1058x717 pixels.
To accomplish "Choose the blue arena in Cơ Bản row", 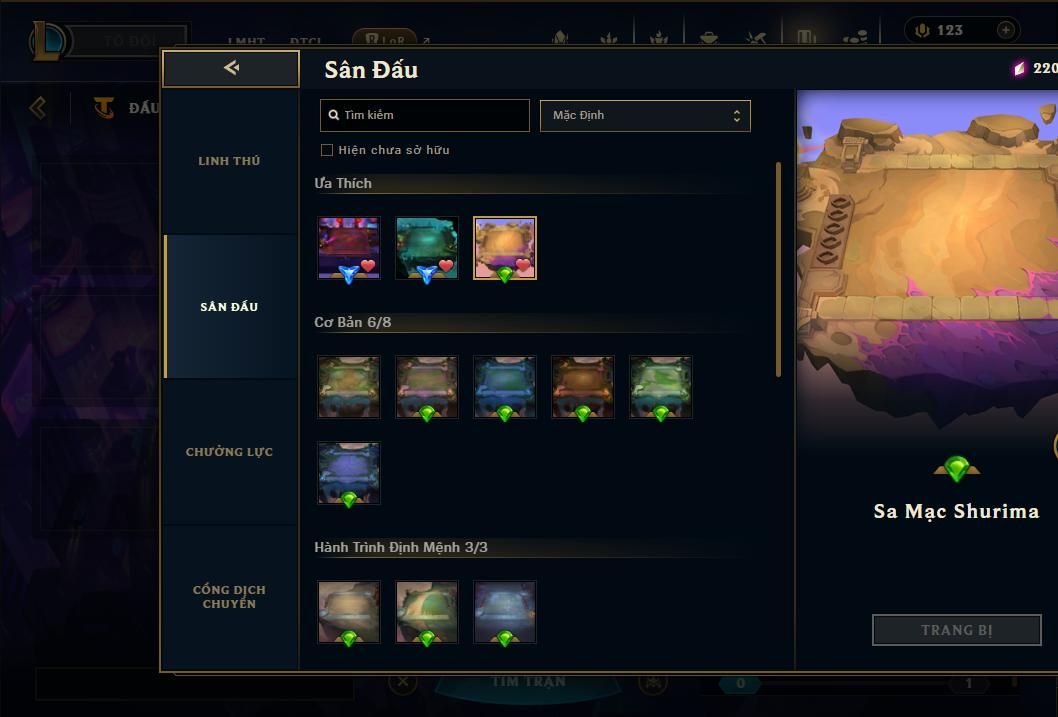I will (x=505, y=386).
